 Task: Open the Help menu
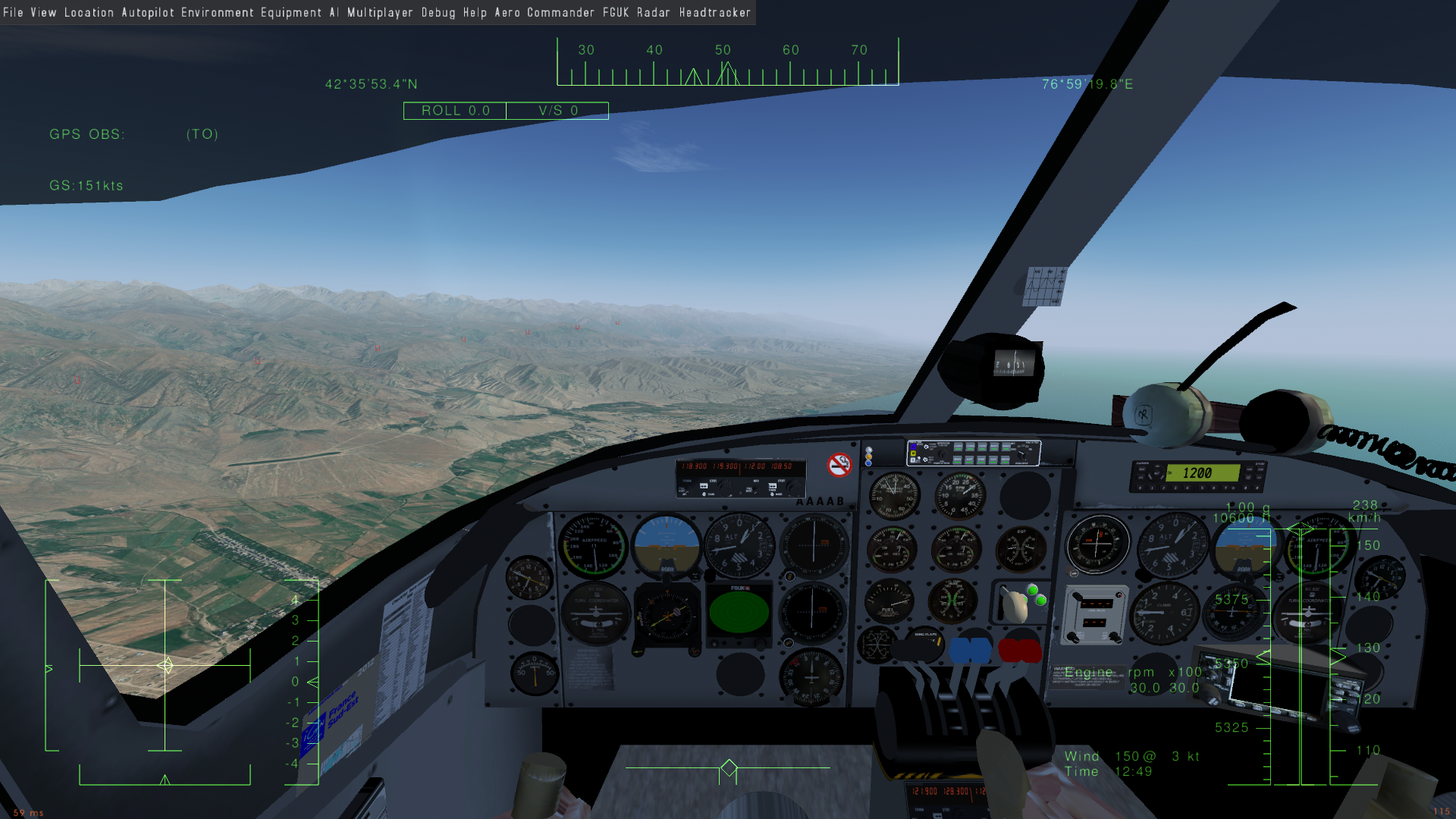[x=475, y=12]
